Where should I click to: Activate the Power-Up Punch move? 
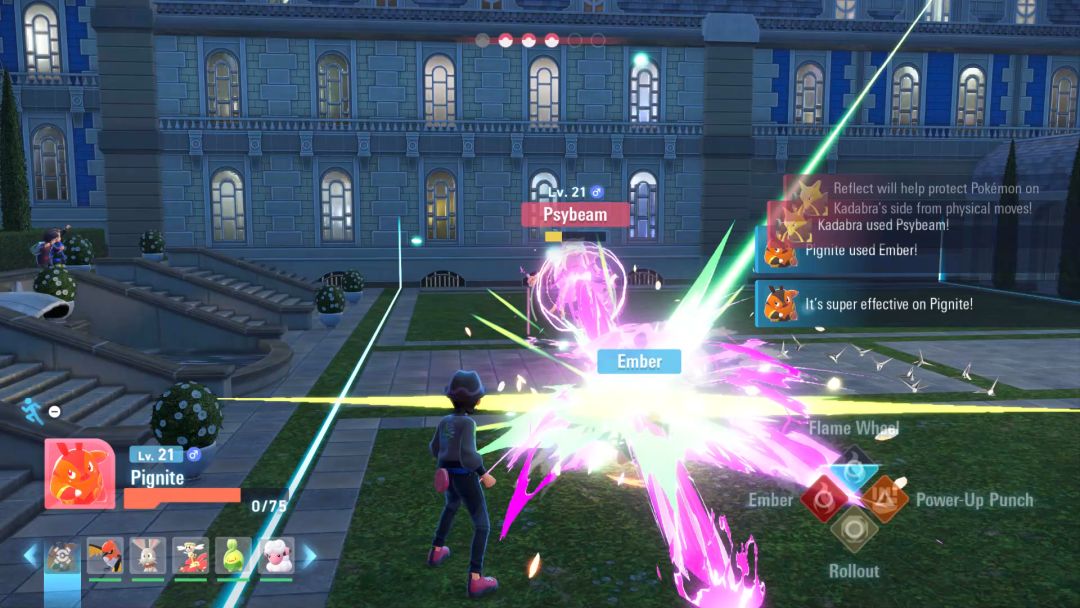[x=885, y=498]
